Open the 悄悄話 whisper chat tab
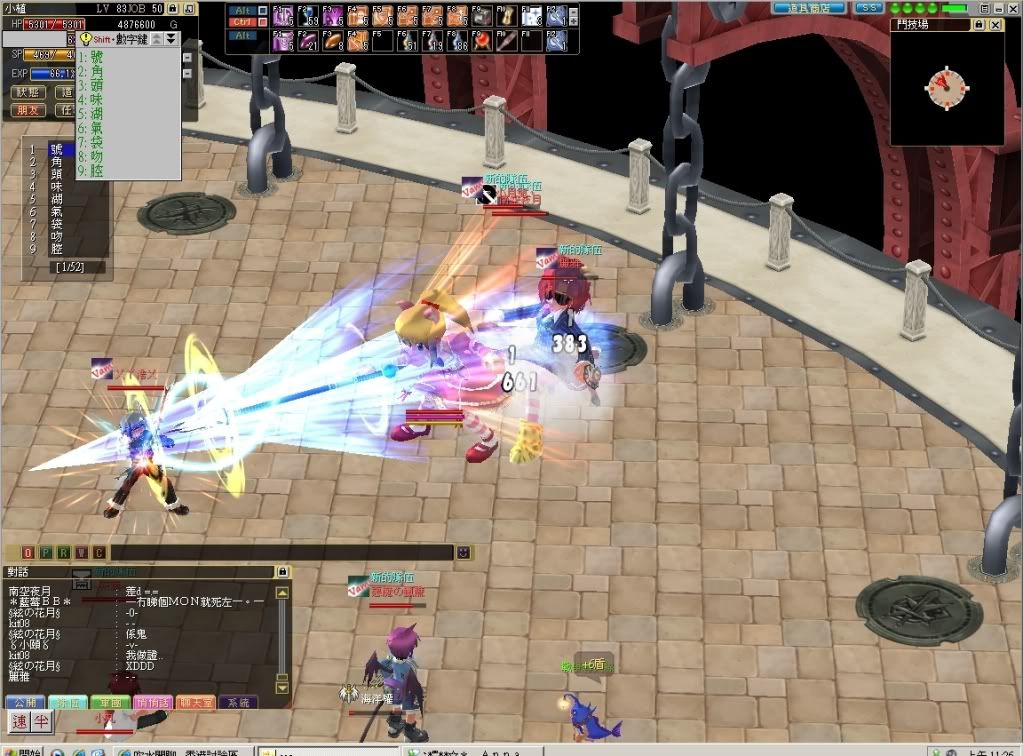 [x=152, y=702]
